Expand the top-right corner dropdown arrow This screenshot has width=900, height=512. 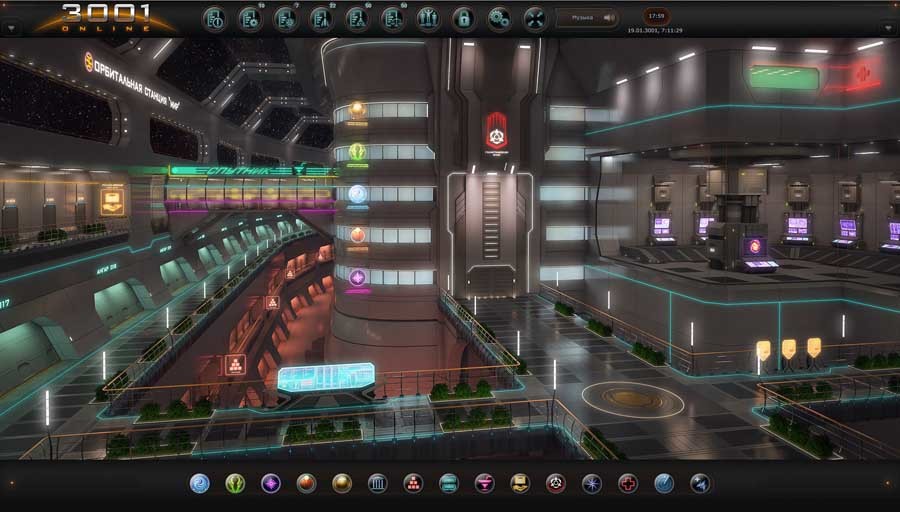coord(888,28)
